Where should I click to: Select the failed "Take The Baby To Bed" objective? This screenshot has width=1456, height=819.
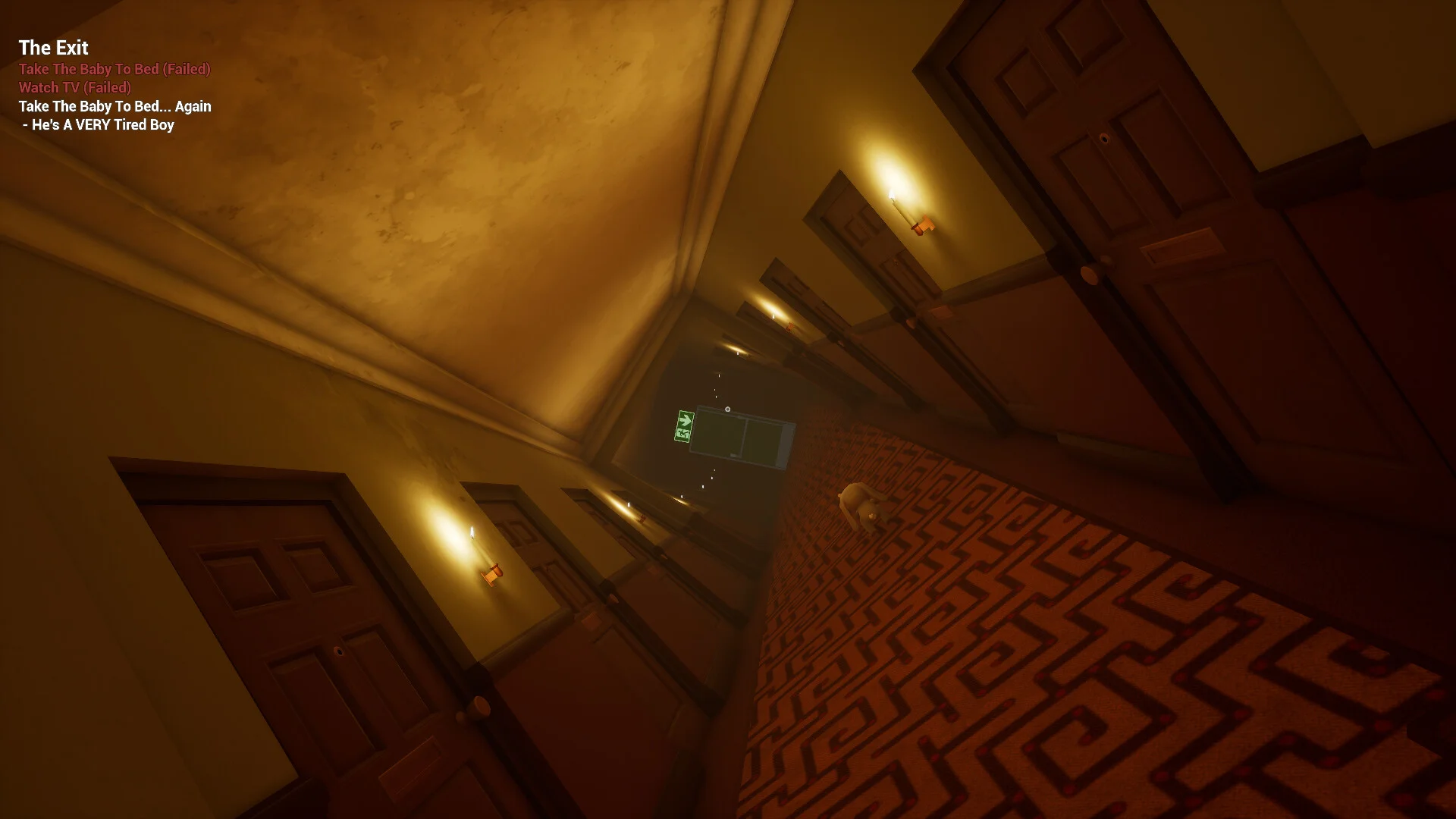tap(115, 69)
